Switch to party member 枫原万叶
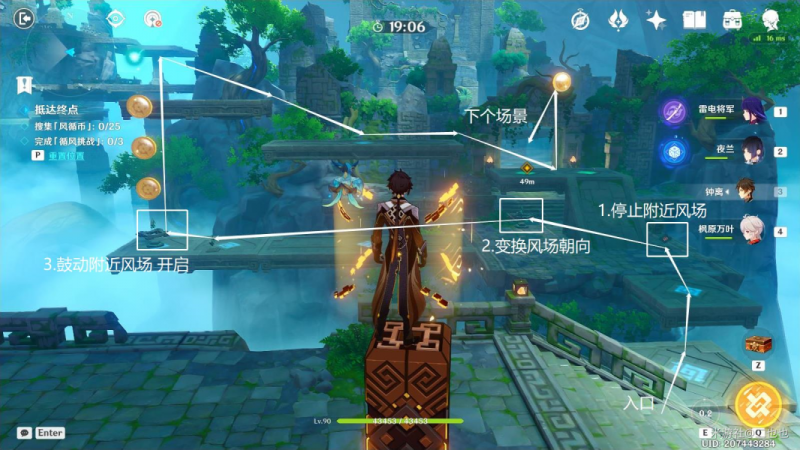Image resolution: width=800 pixels, height=450 pixels. point(751,228)
